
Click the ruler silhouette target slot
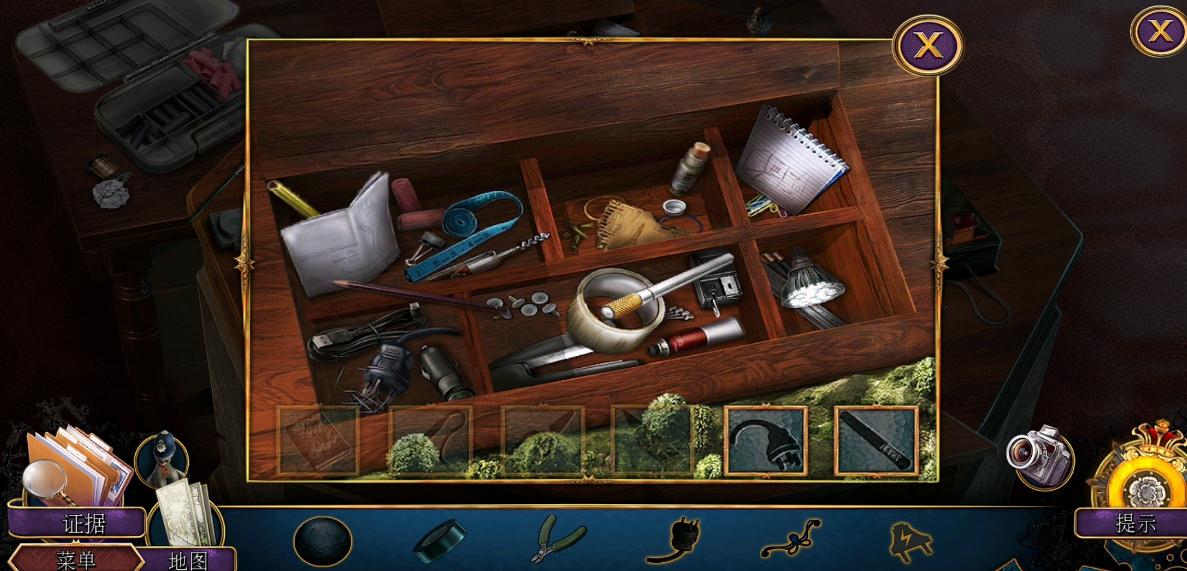point(876,440)
